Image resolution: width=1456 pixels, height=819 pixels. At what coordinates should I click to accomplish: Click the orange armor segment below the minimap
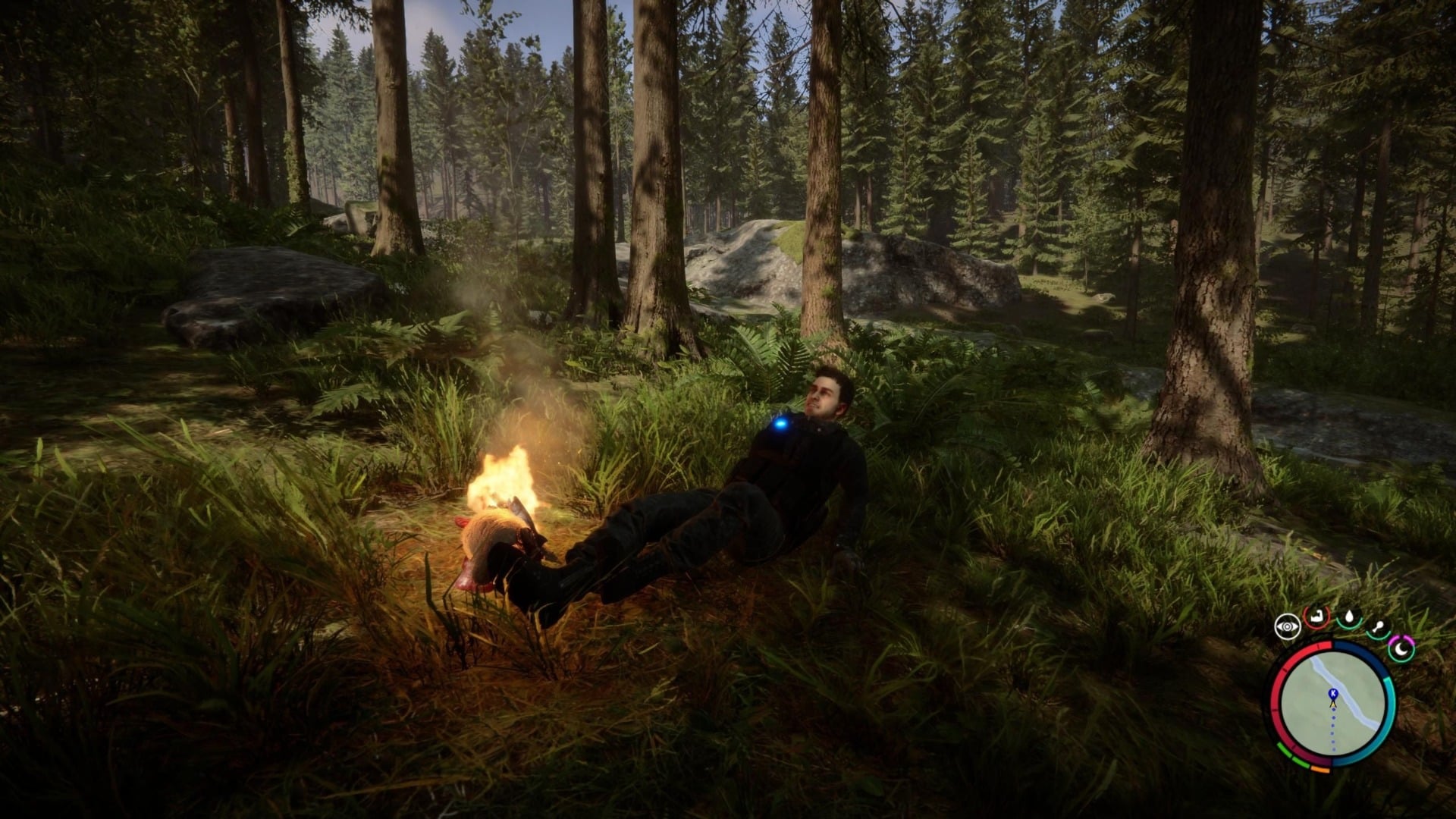pos(1320,770)
